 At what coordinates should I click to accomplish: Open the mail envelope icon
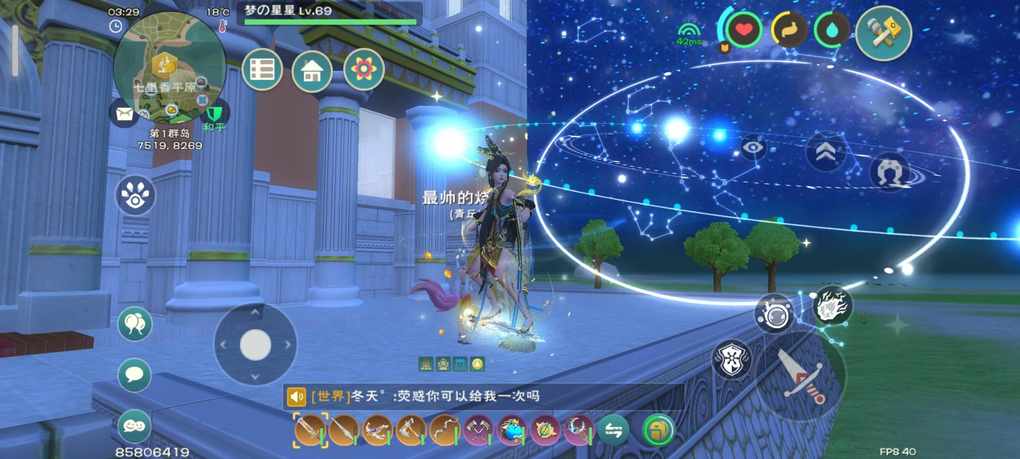click(124, 114)
